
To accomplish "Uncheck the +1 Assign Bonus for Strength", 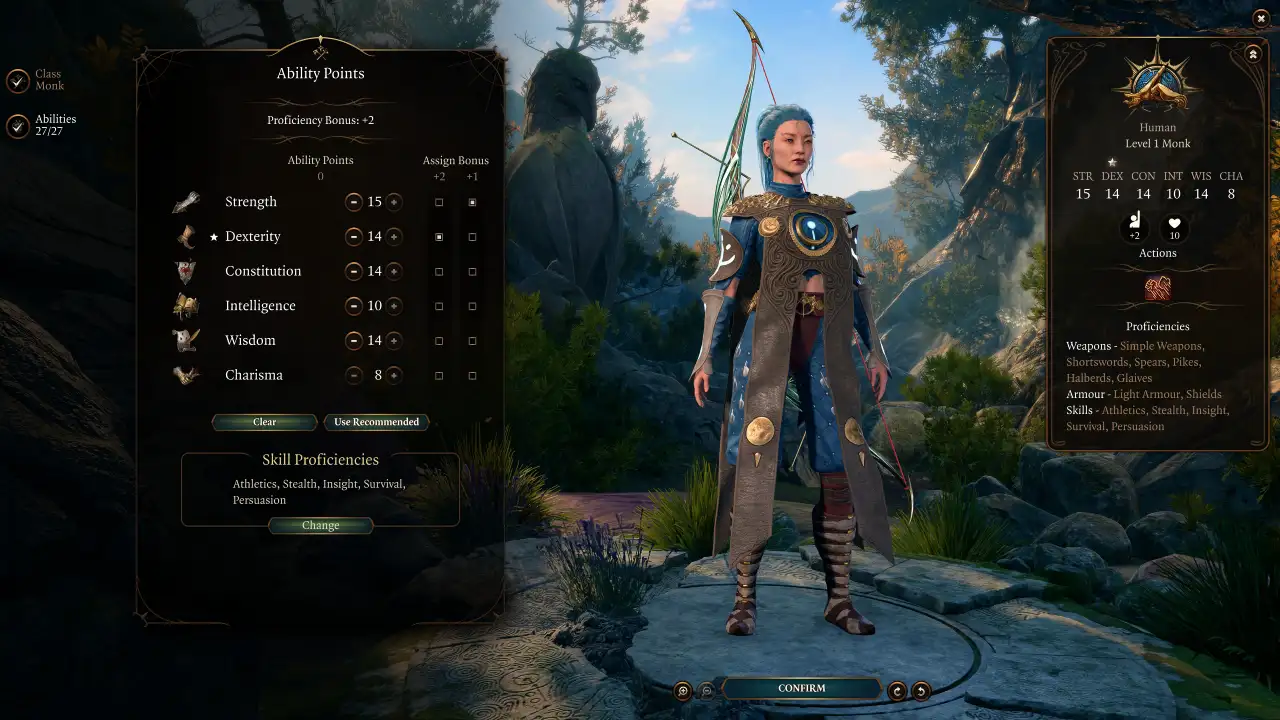I will (x=472, y=202).
